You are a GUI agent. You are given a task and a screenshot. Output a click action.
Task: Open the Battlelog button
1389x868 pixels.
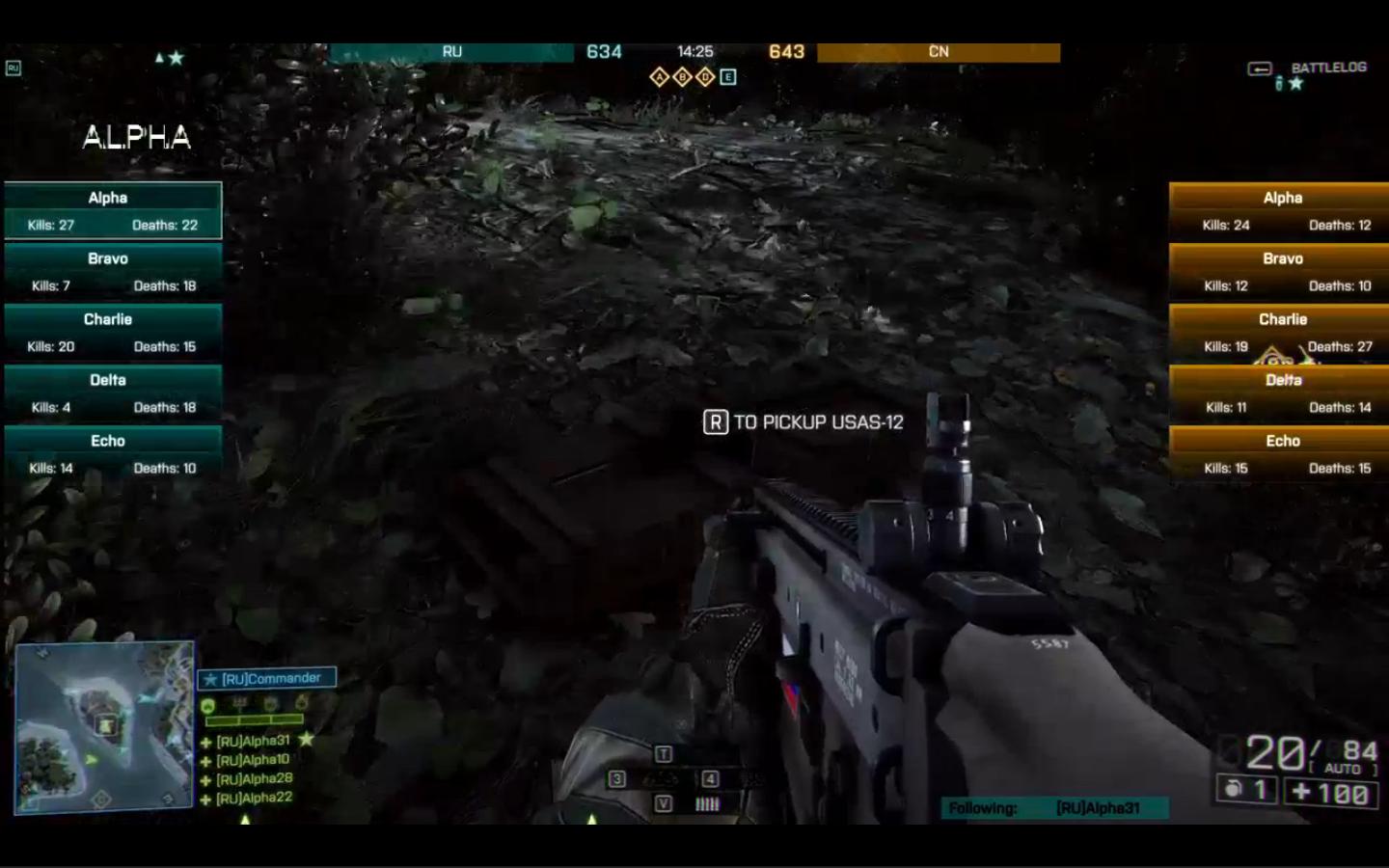click(x=1327, y=68)
